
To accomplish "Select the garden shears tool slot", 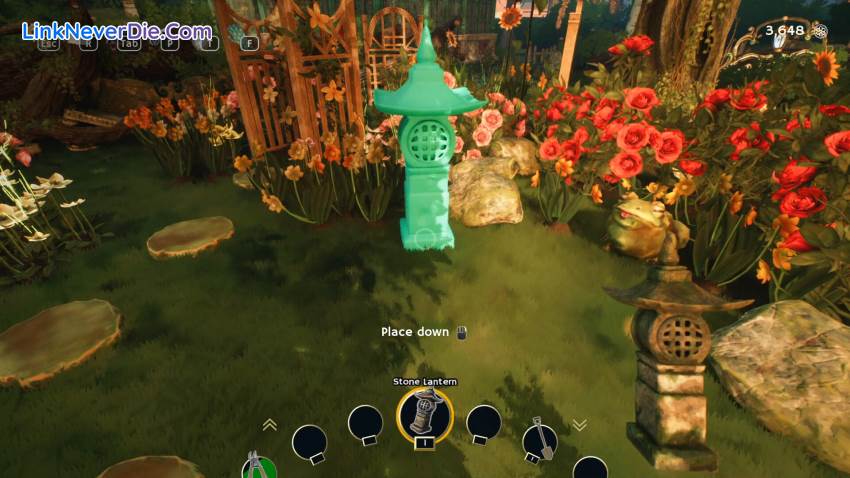I will coord(258,465).
